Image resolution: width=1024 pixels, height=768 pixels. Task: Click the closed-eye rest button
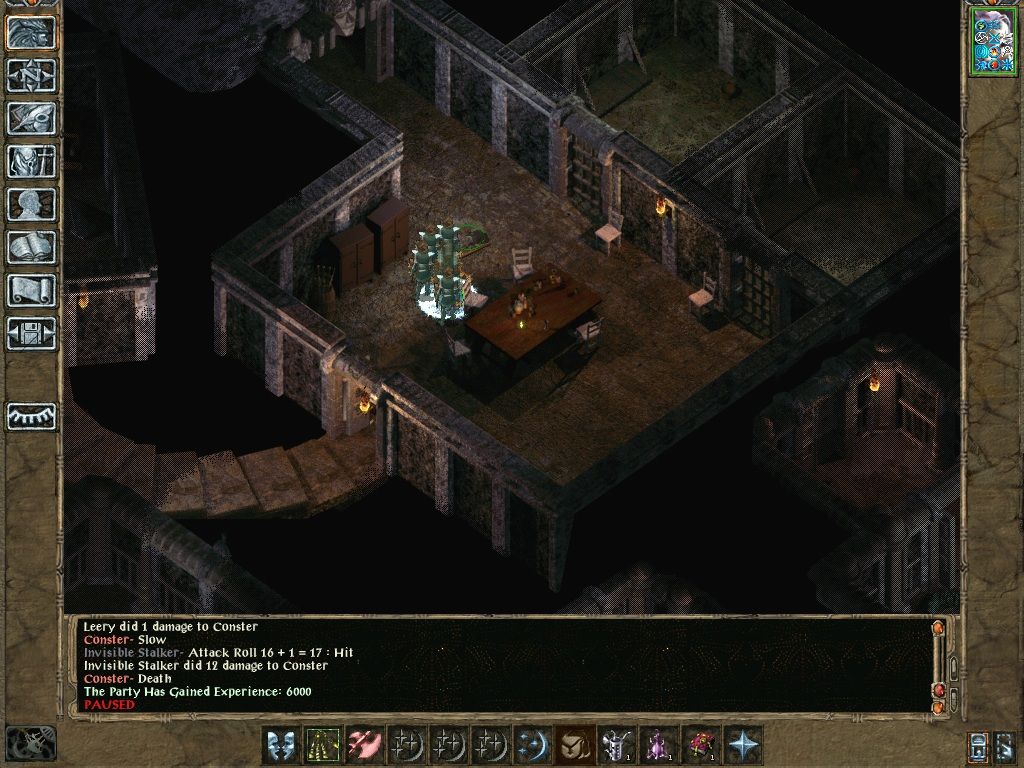31,416
